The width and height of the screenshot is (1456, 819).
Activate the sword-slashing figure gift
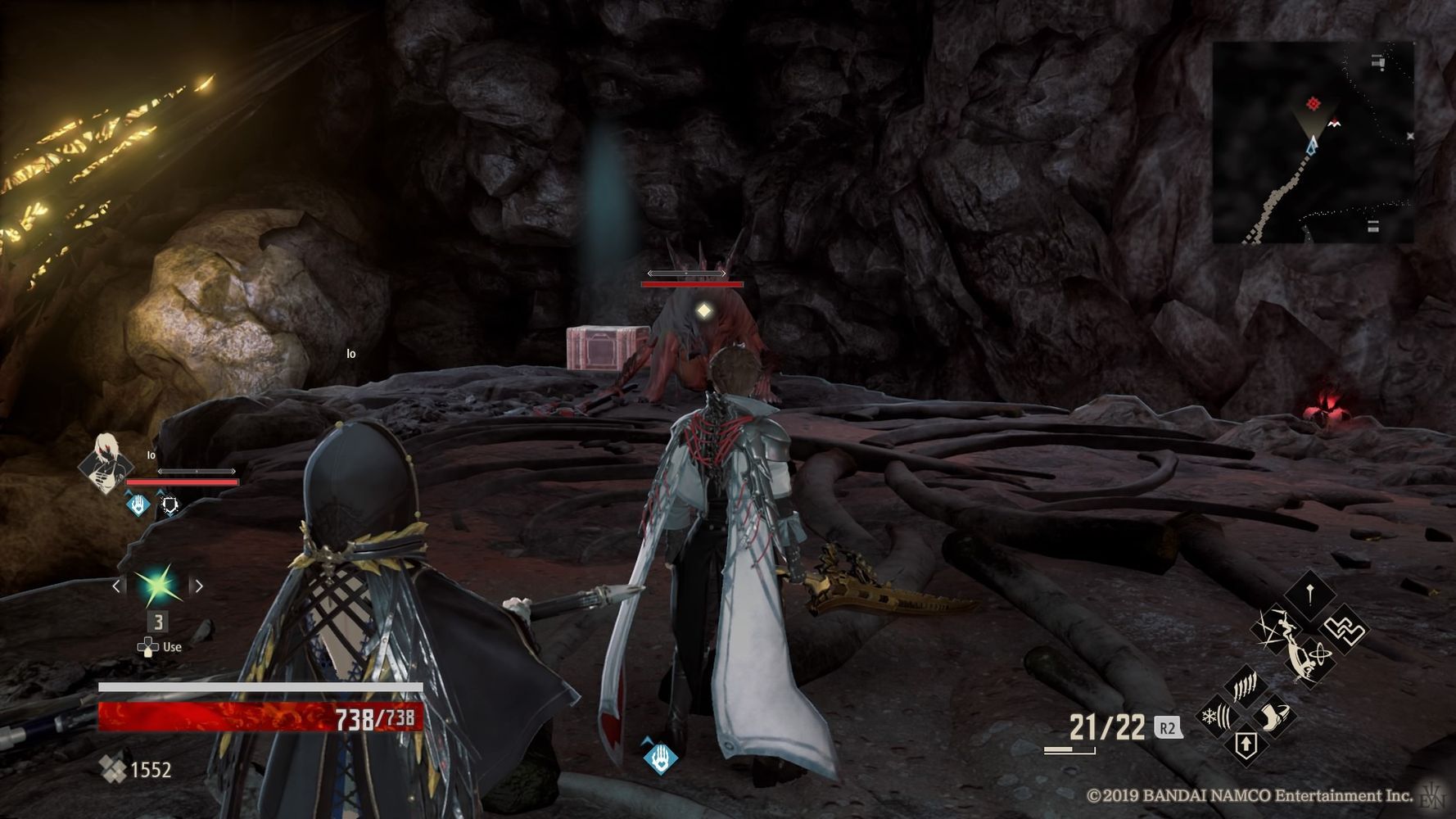pos(1276,628)
